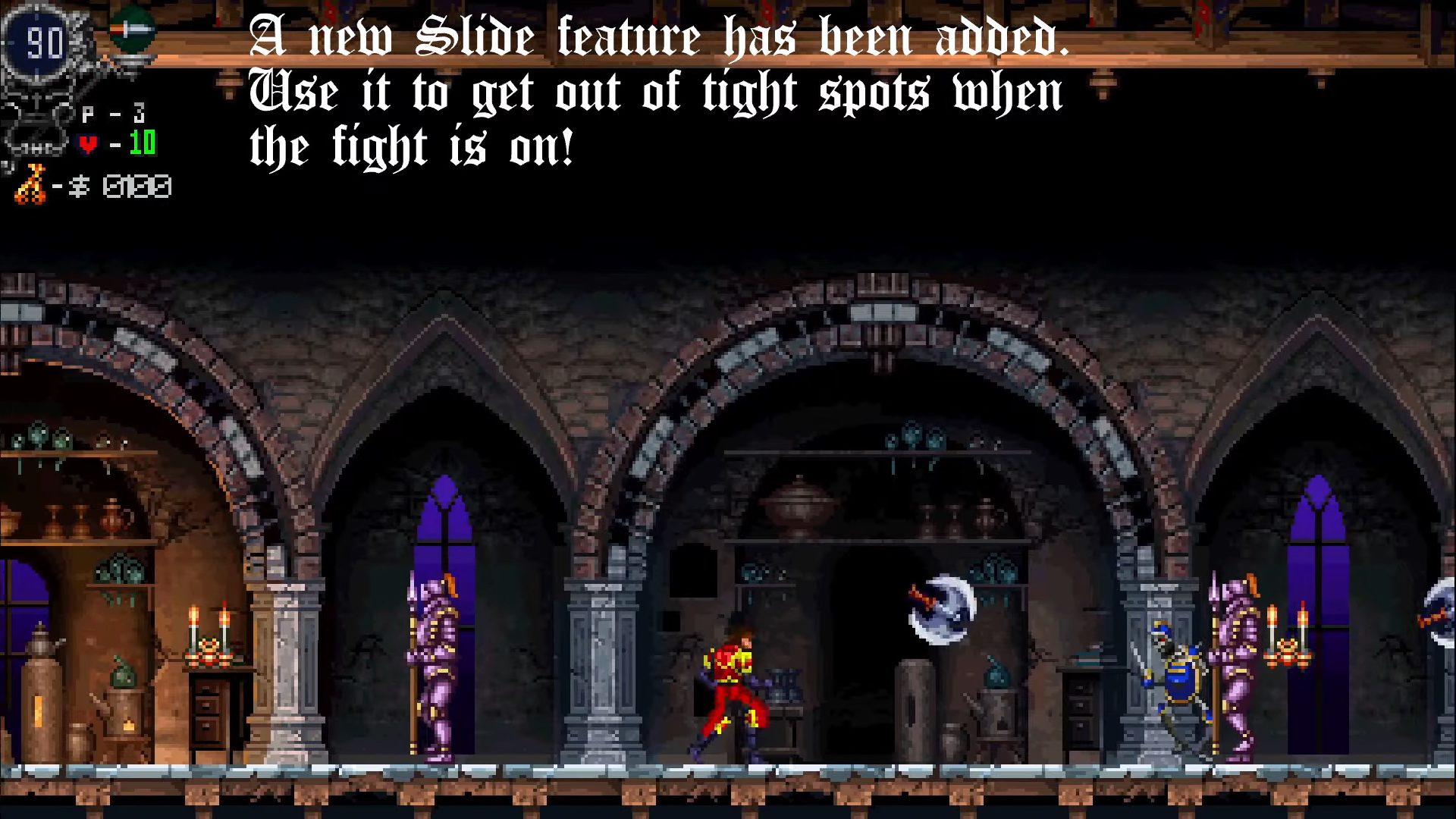
Task: Toggle the P-3 potion counter
Action: pos(115,113)
